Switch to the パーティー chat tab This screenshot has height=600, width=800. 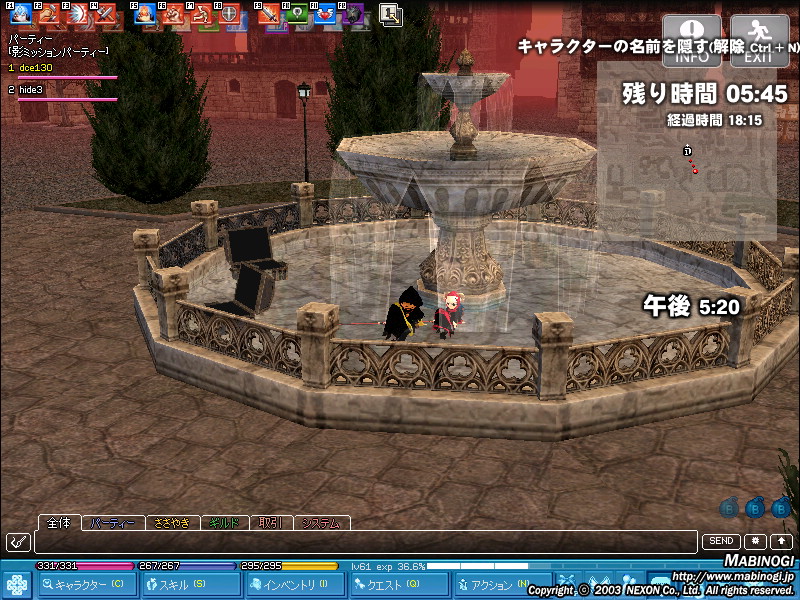tap(112, 523)
